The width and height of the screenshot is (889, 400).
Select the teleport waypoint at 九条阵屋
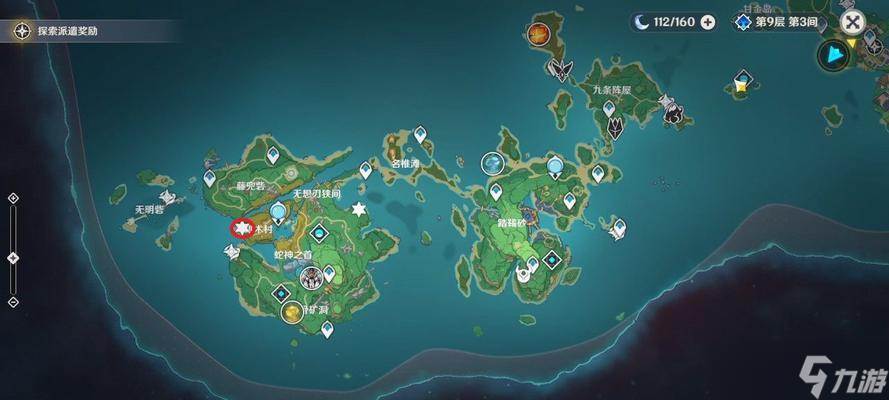[608, 108]
